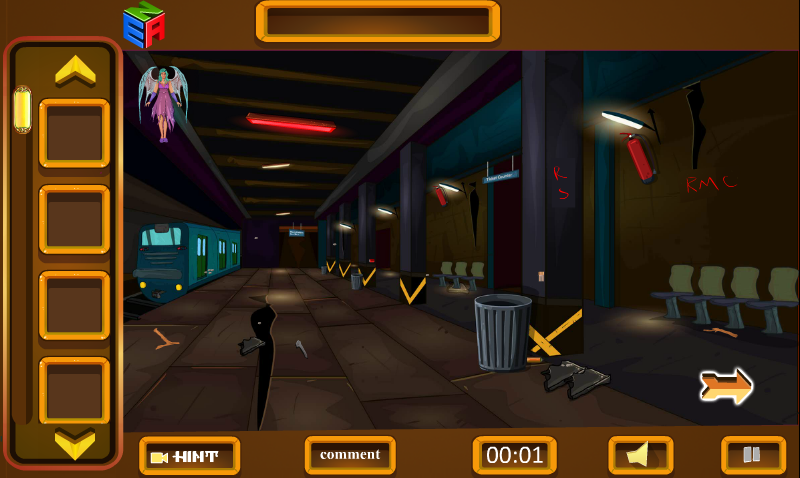Move the inventory list down with the yellow arrow
The width and height of the screenshot is (800, 478).
click(75, 443)
